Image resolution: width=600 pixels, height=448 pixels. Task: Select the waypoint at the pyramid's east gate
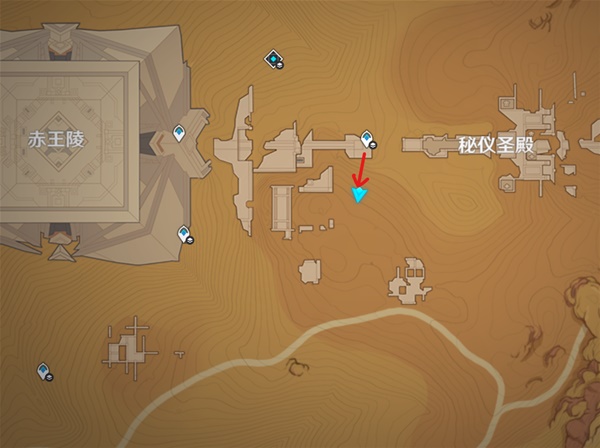(180, 131)
